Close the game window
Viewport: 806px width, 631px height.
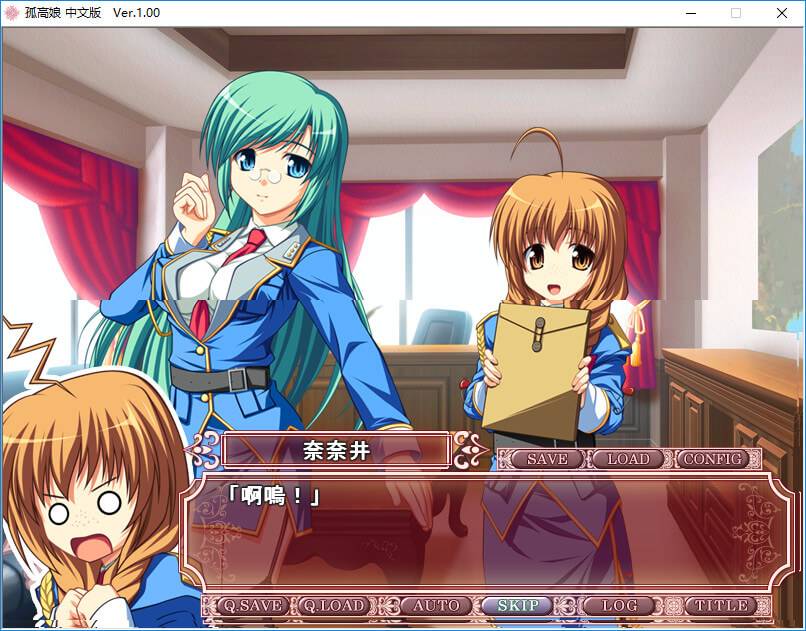pos(782,13)
